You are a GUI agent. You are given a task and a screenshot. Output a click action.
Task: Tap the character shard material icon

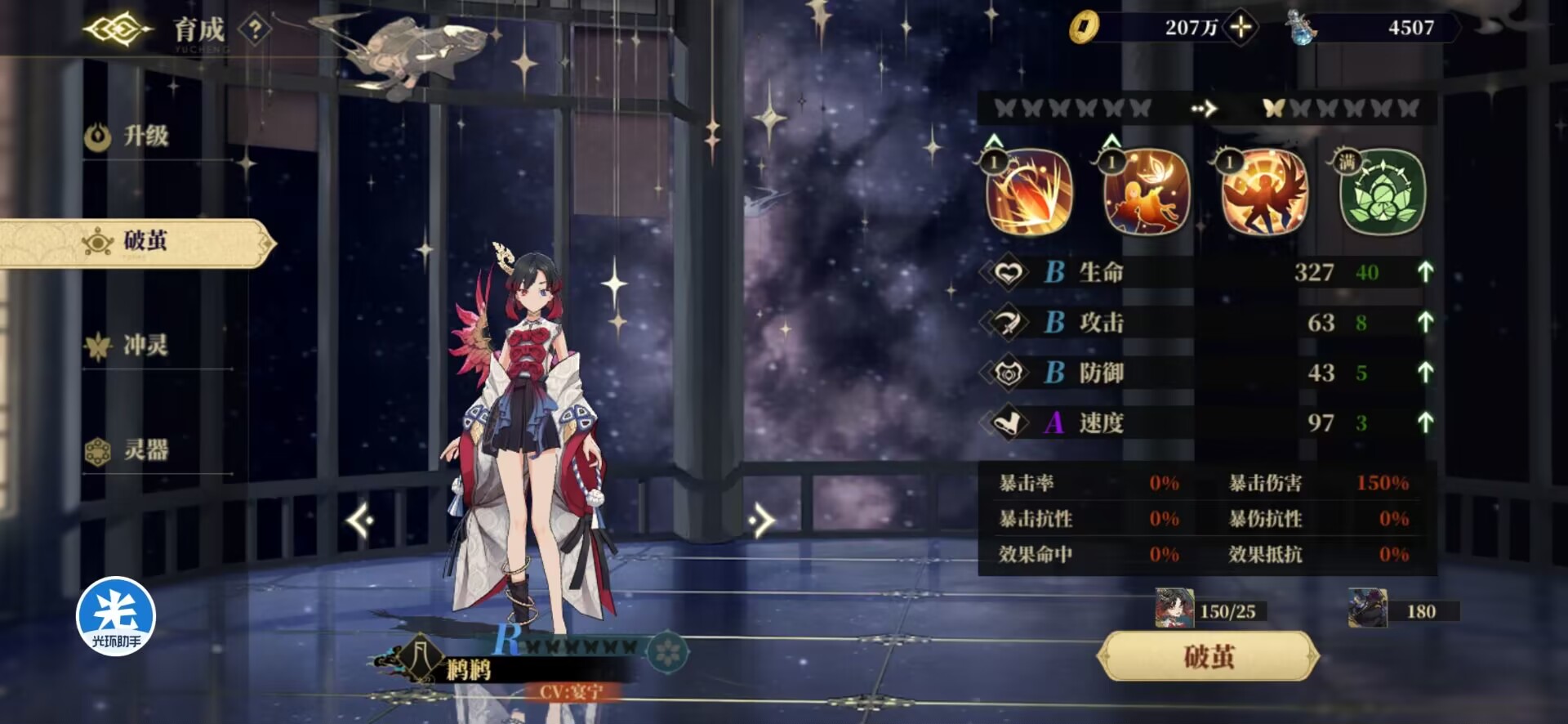(x=1174, y=610)
